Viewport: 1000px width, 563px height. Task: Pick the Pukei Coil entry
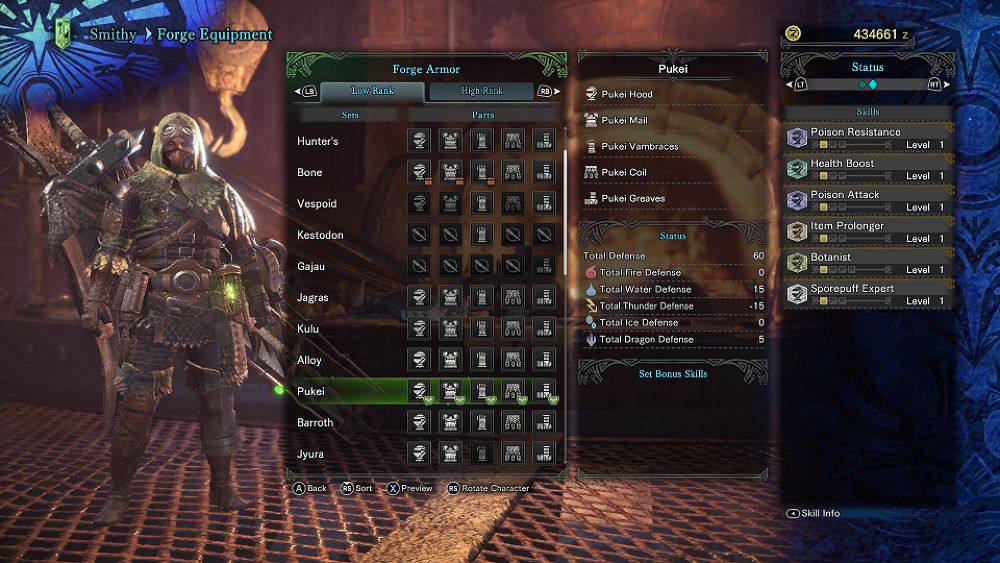click(624, 173)
